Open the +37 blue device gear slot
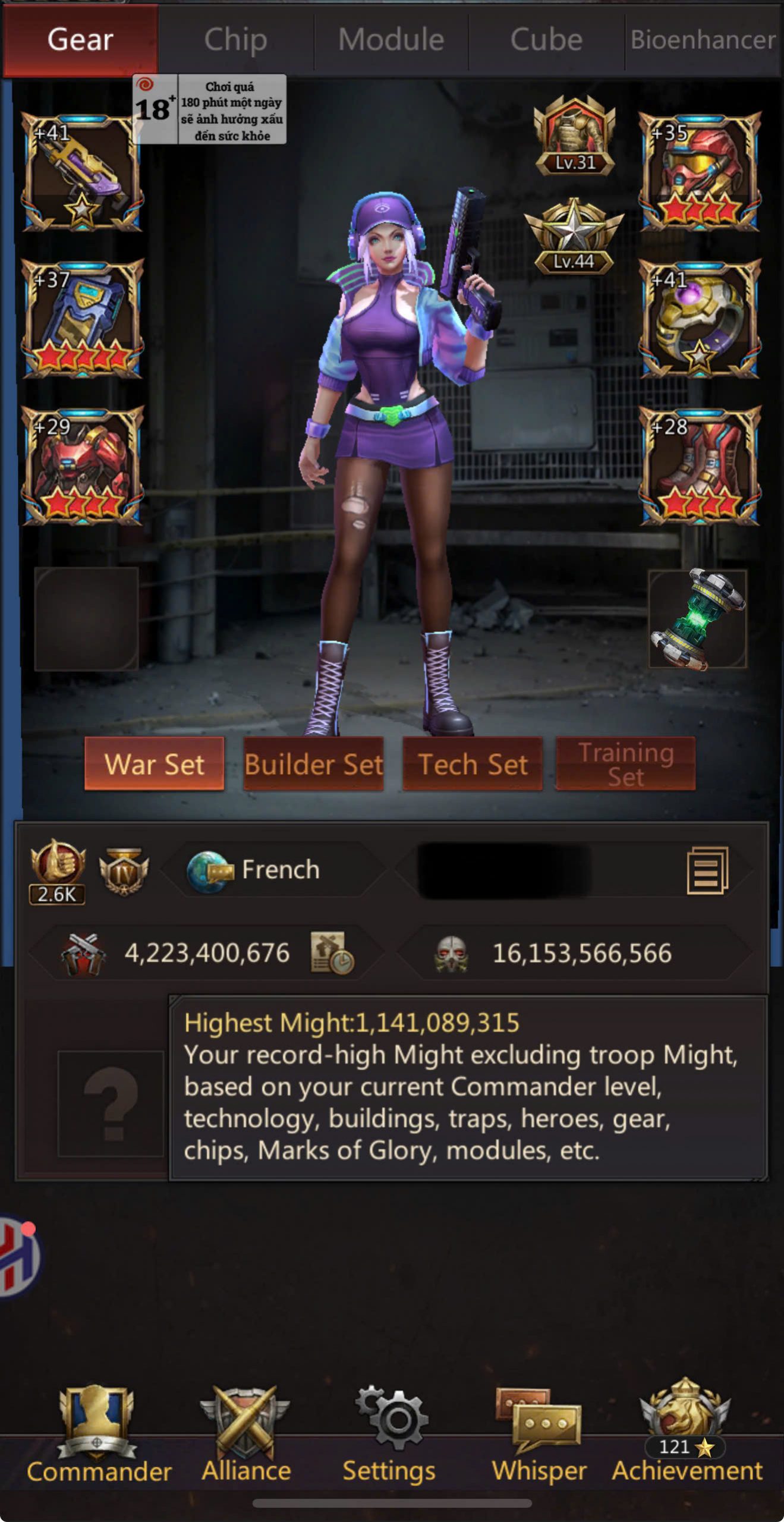Viewport: 784px width, 1522px height. tap(82, 319)
